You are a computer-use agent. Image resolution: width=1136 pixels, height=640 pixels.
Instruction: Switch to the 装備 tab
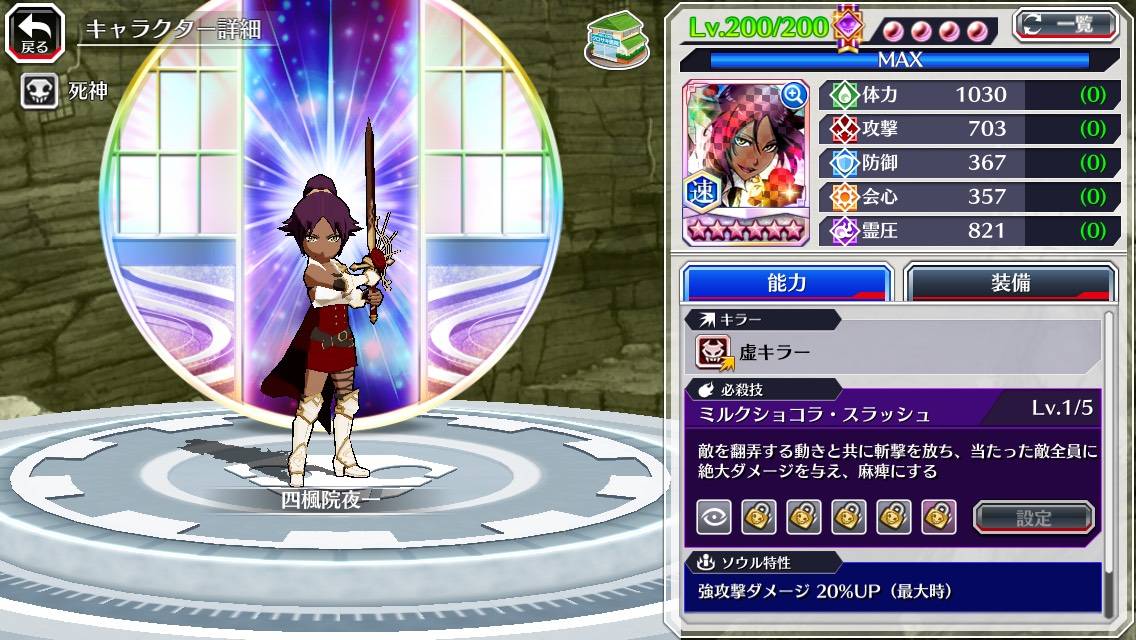tap(1010, 283)
